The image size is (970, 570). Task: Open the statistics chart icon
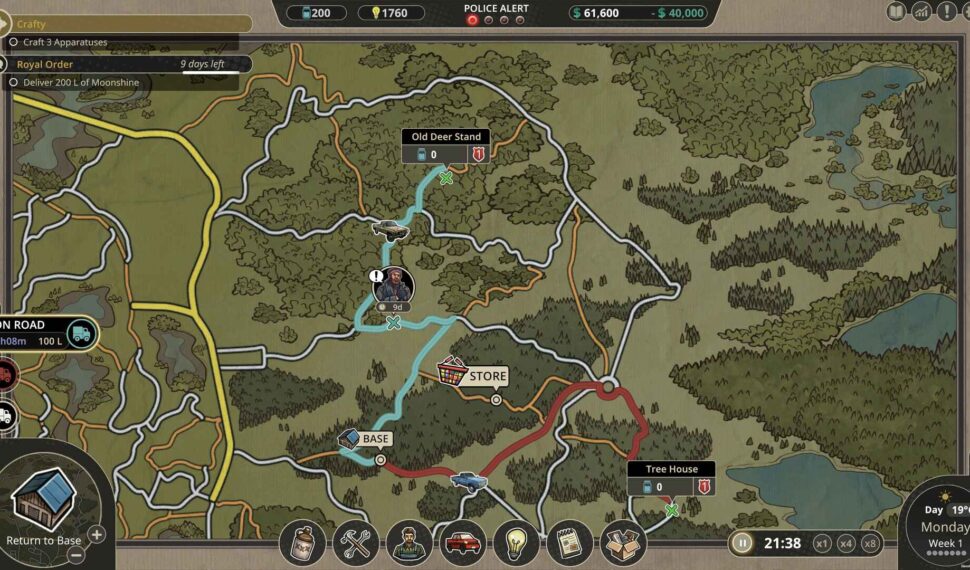click(920, 12)
